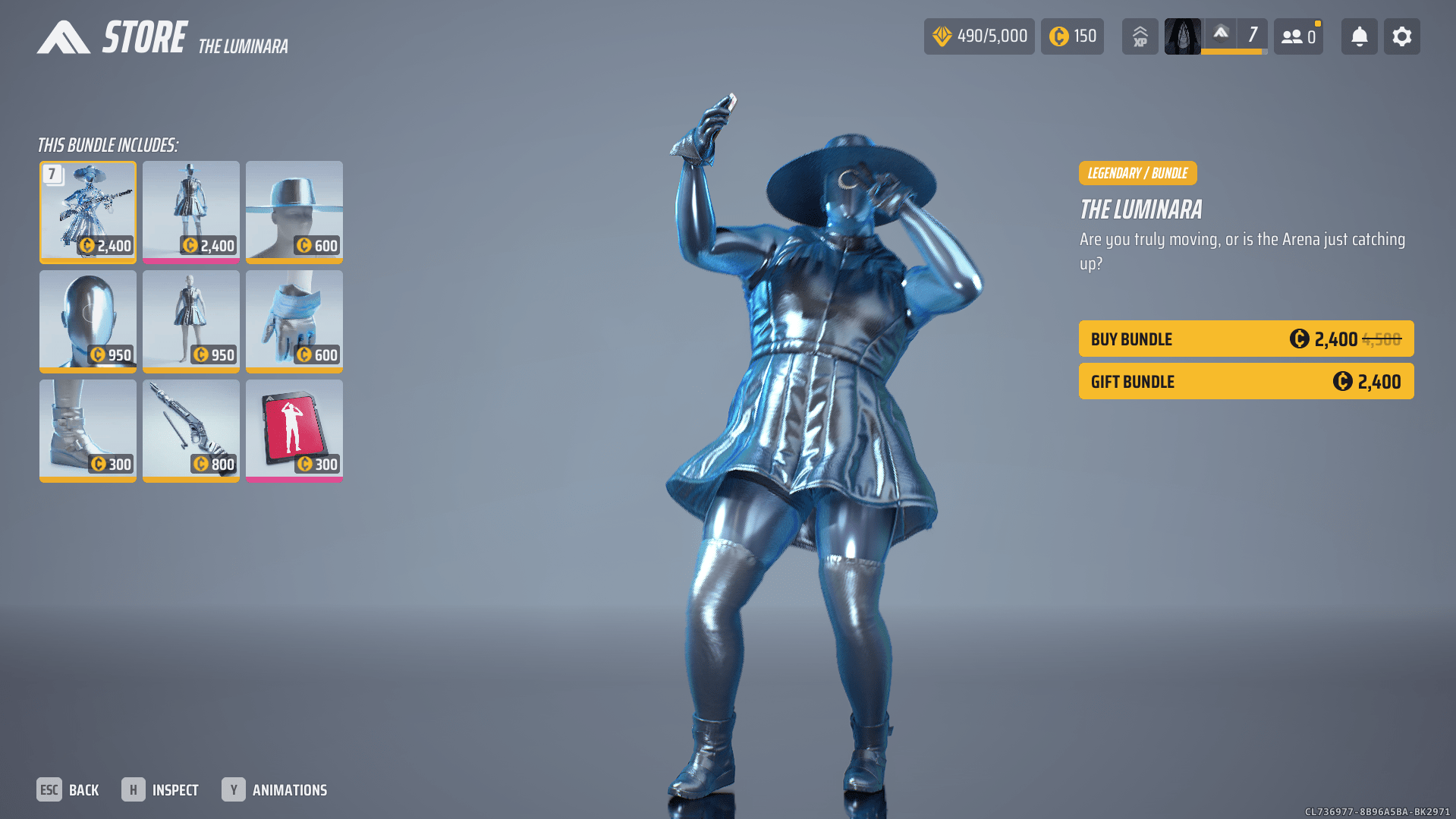Gift The Luminara bundle
The image size is (1456, 819).
coord(1246,381)
